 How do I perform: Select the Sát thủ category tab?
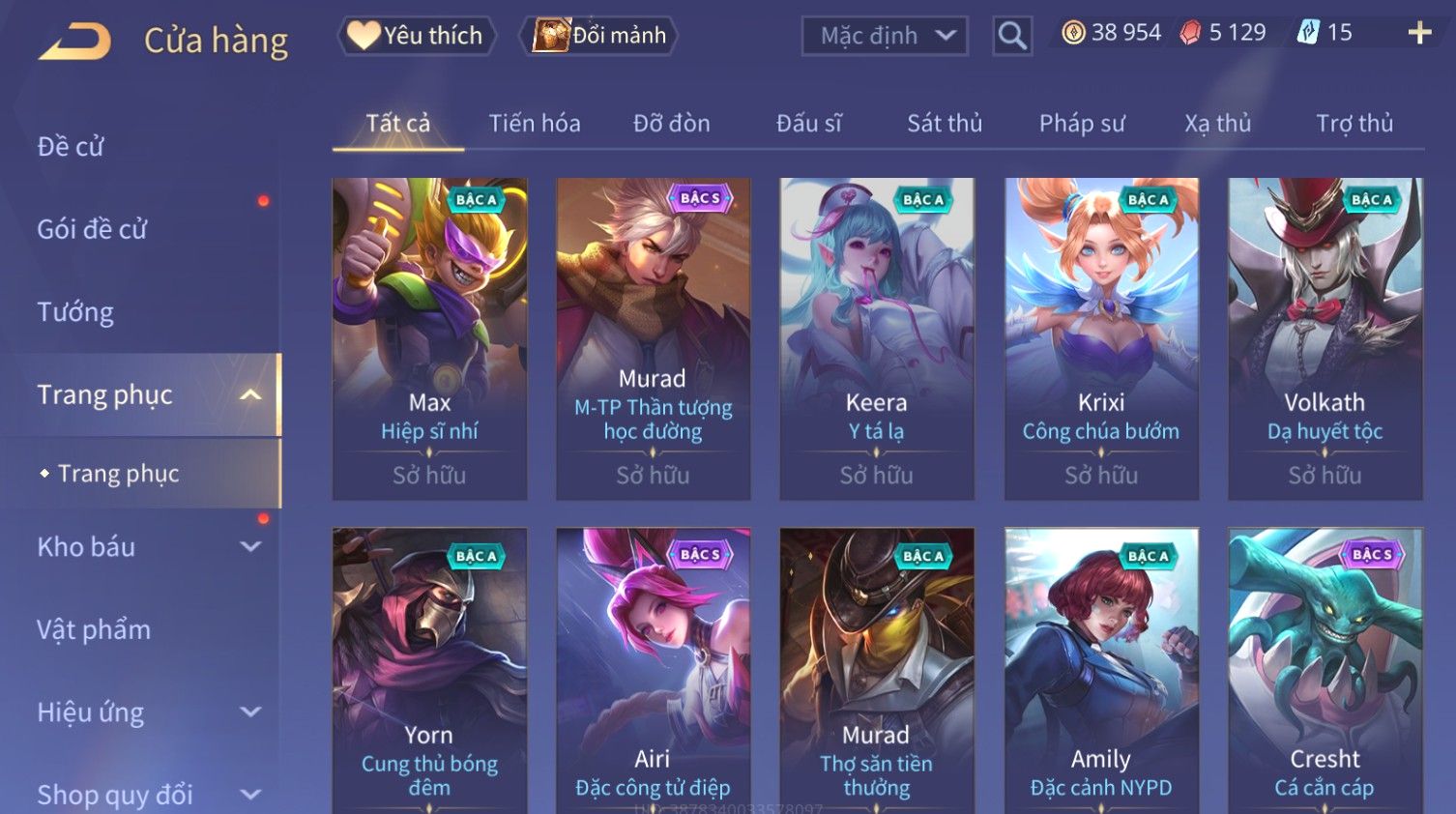pos(944,124)
